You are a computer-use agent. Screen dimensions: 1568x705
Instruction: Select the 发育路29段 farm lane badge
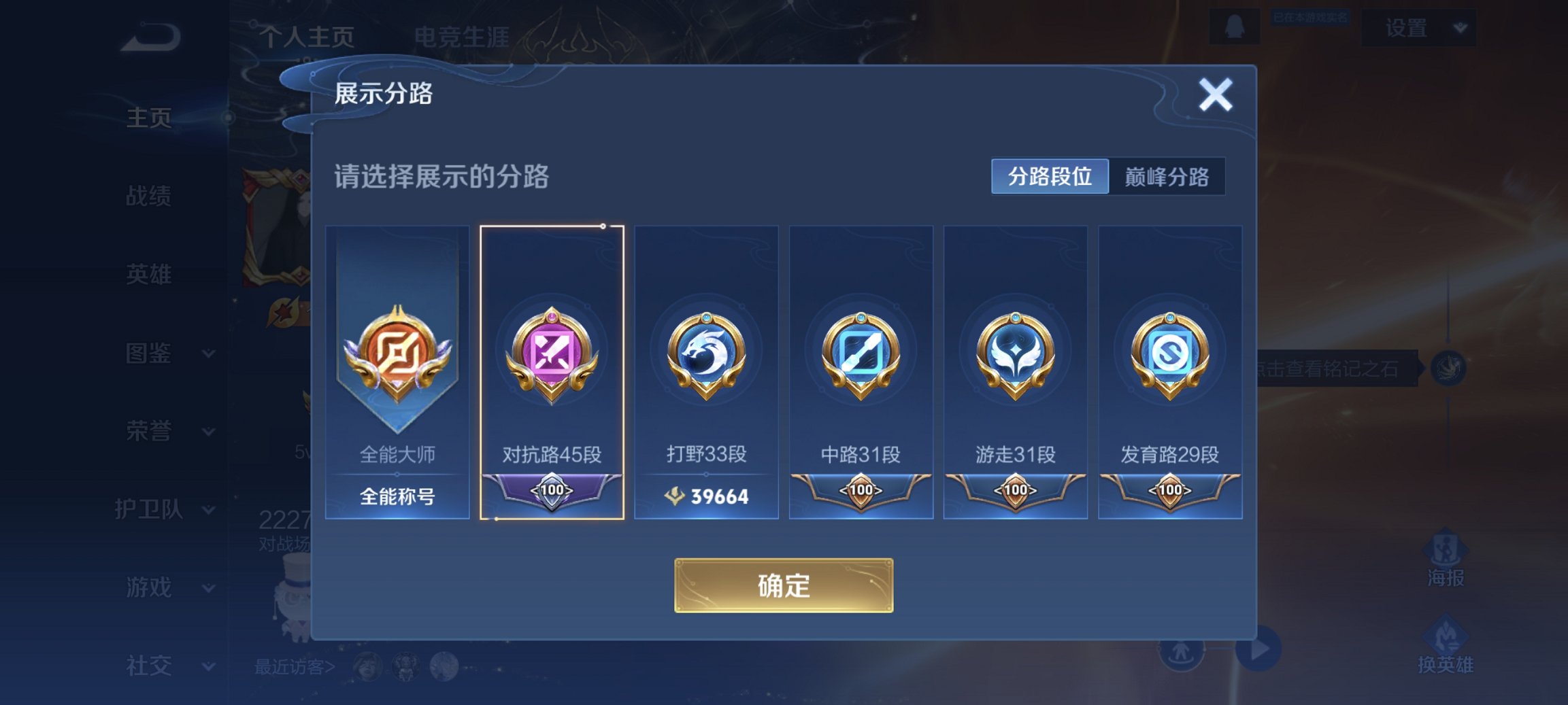(1171, 374)
